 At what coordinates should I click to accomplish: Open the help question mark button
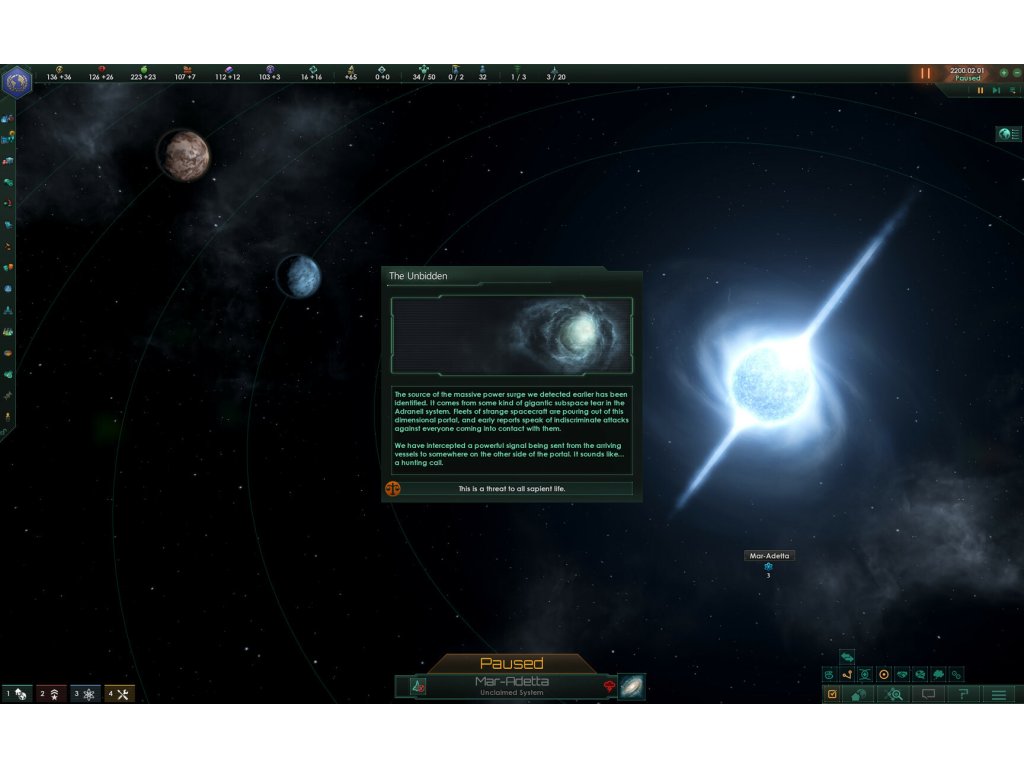point(963,694)
